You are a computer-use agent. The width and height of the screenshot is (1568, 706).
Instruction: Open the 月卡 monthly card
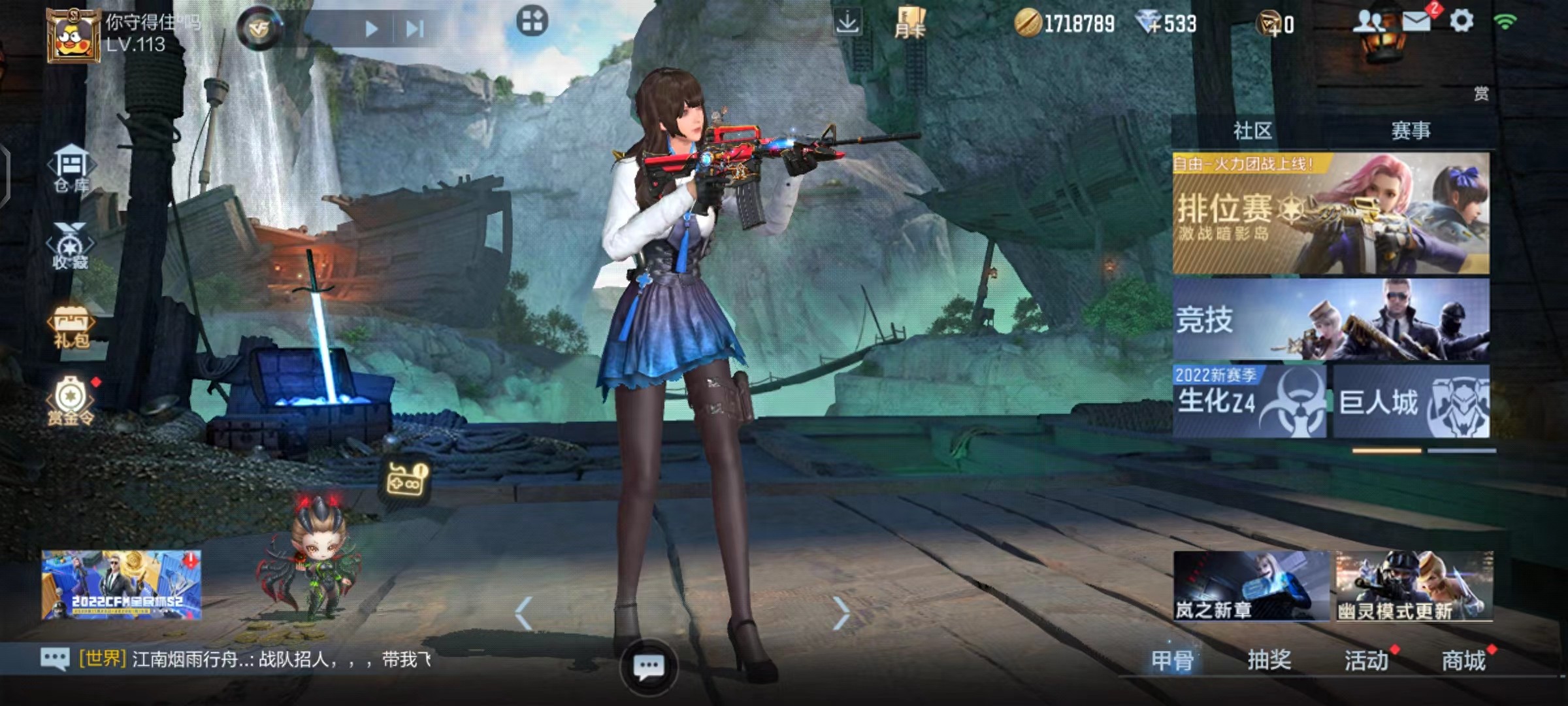point(909,24)
